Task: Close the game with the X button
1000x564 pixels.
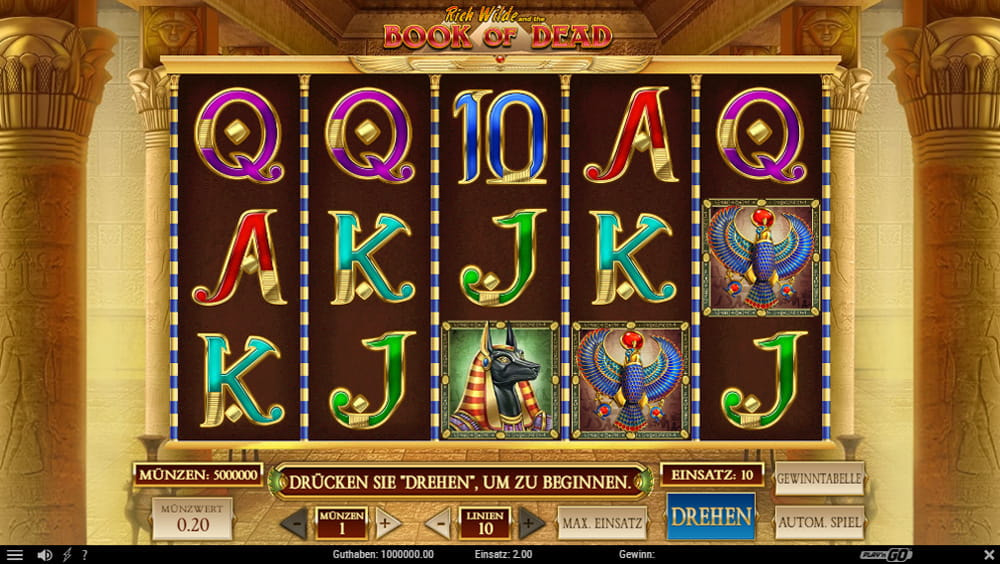Action: (988, 555)
